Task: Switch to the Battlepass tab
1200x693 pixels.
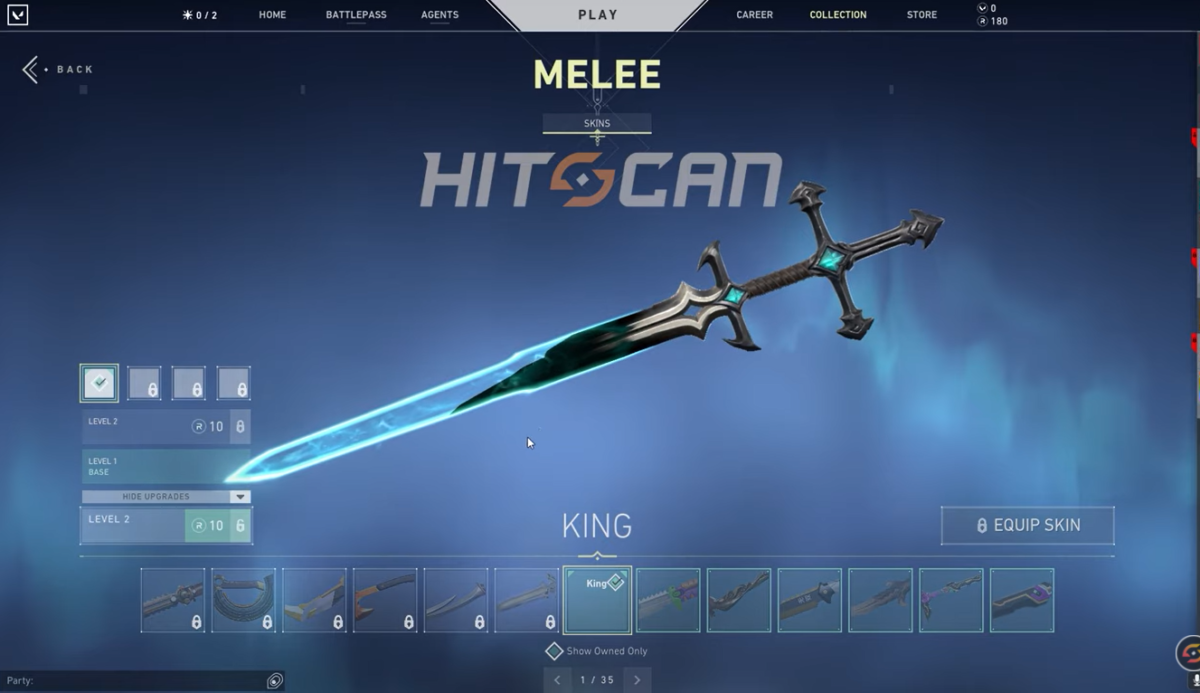Action: click(x=356, y=15)
